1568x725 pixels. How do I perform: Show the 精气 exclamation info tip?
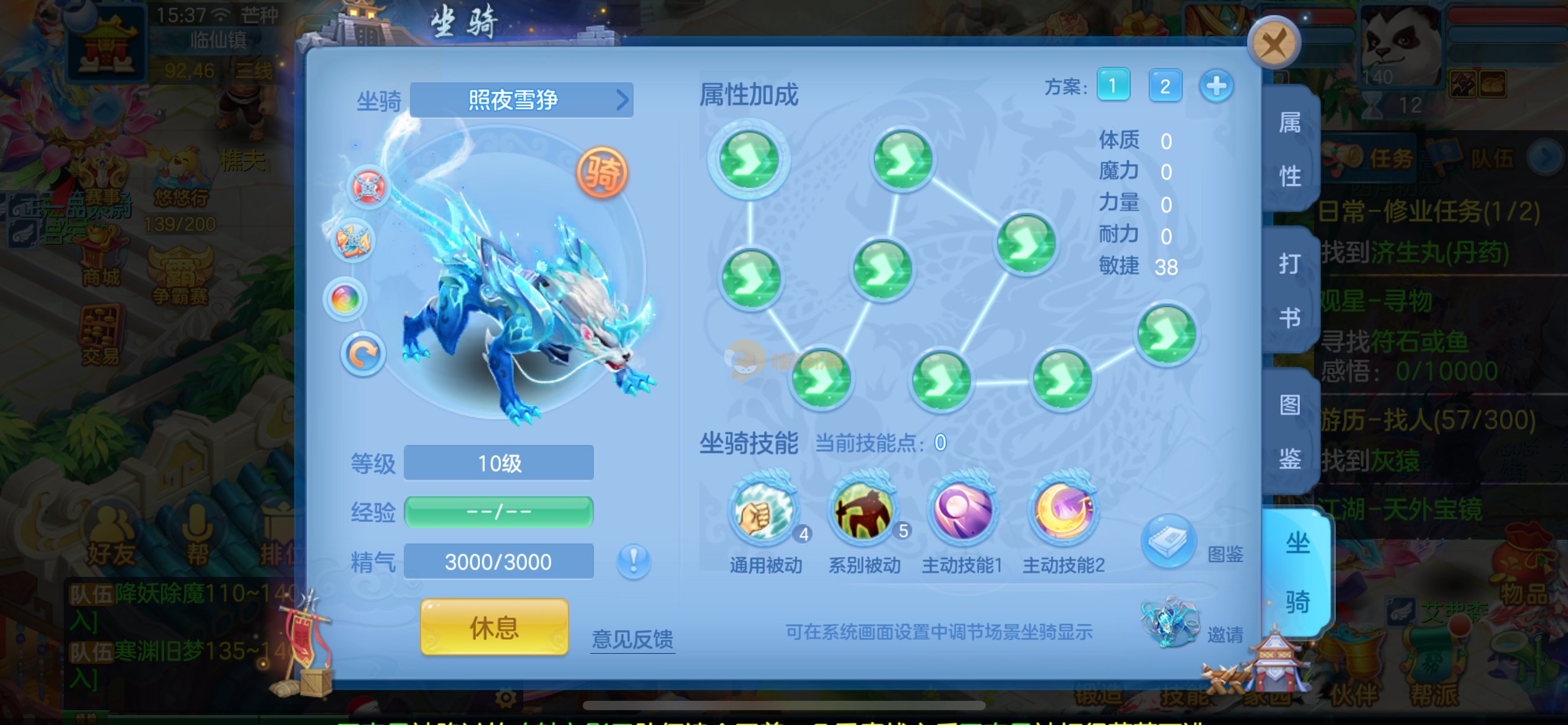(633, 561)
